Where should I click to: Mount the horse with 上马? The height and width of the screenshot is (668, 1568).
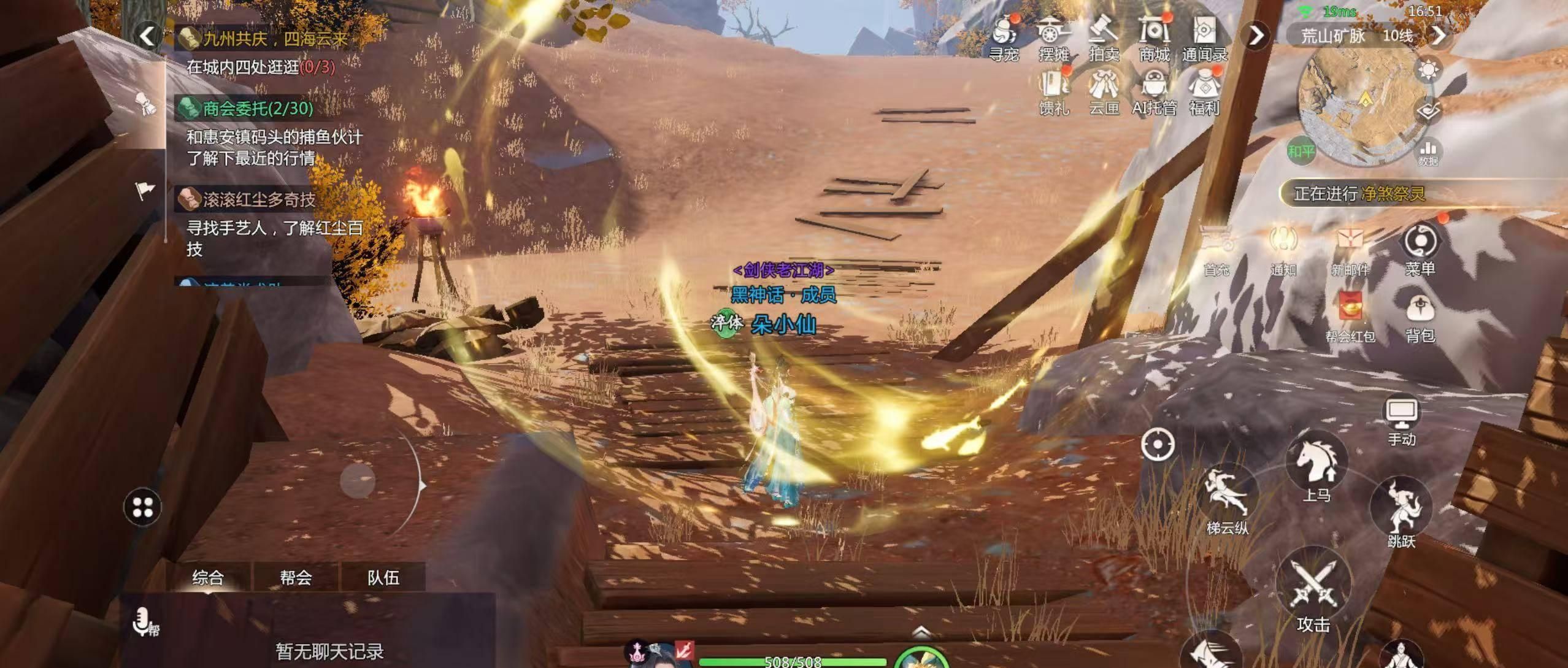1316,467
